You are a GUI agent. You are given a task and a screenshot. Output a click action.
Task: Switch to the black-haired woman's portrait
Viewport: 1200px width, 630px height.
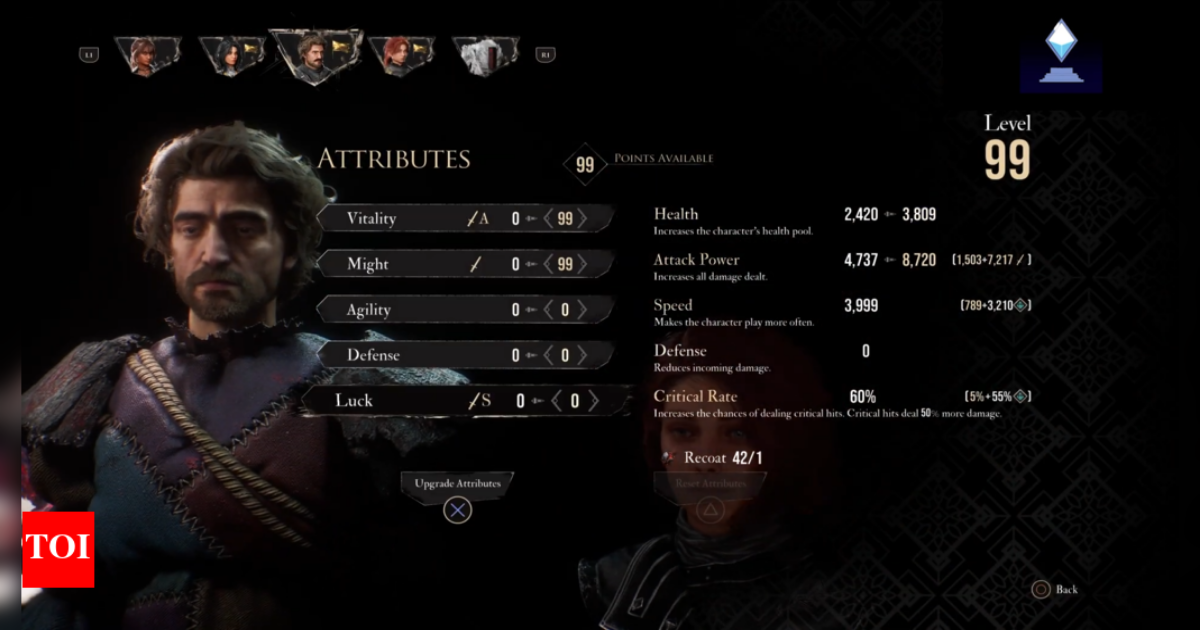[x=231, y=56]
